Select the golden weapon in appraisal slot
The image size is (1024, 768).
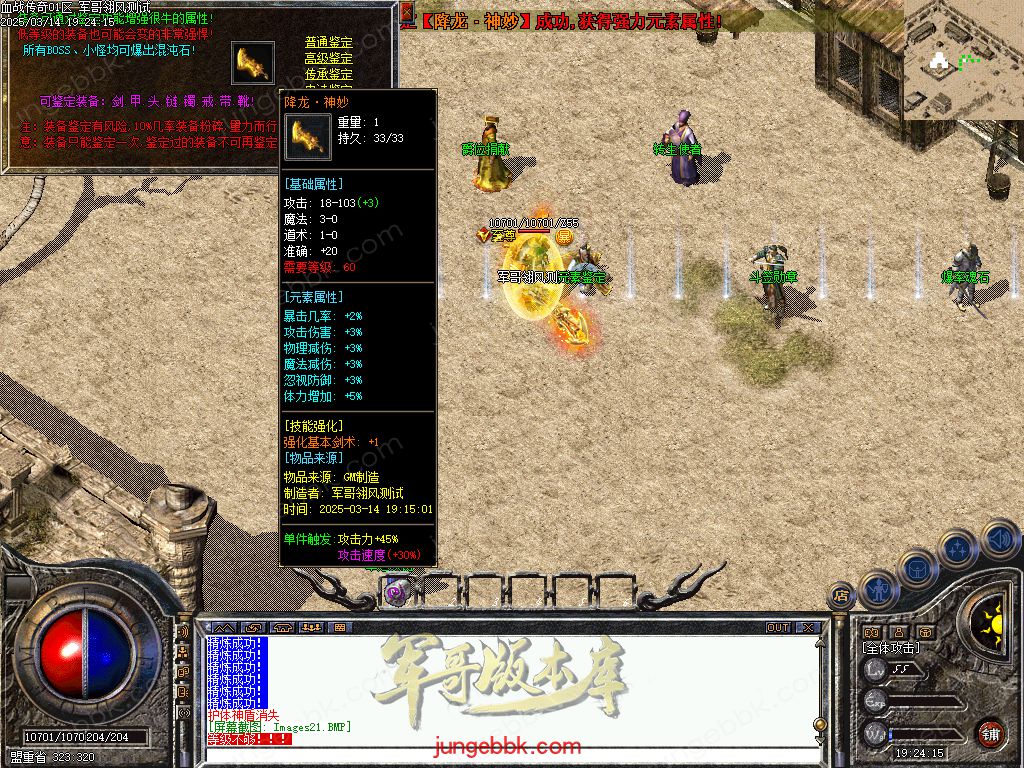point(251,64)
